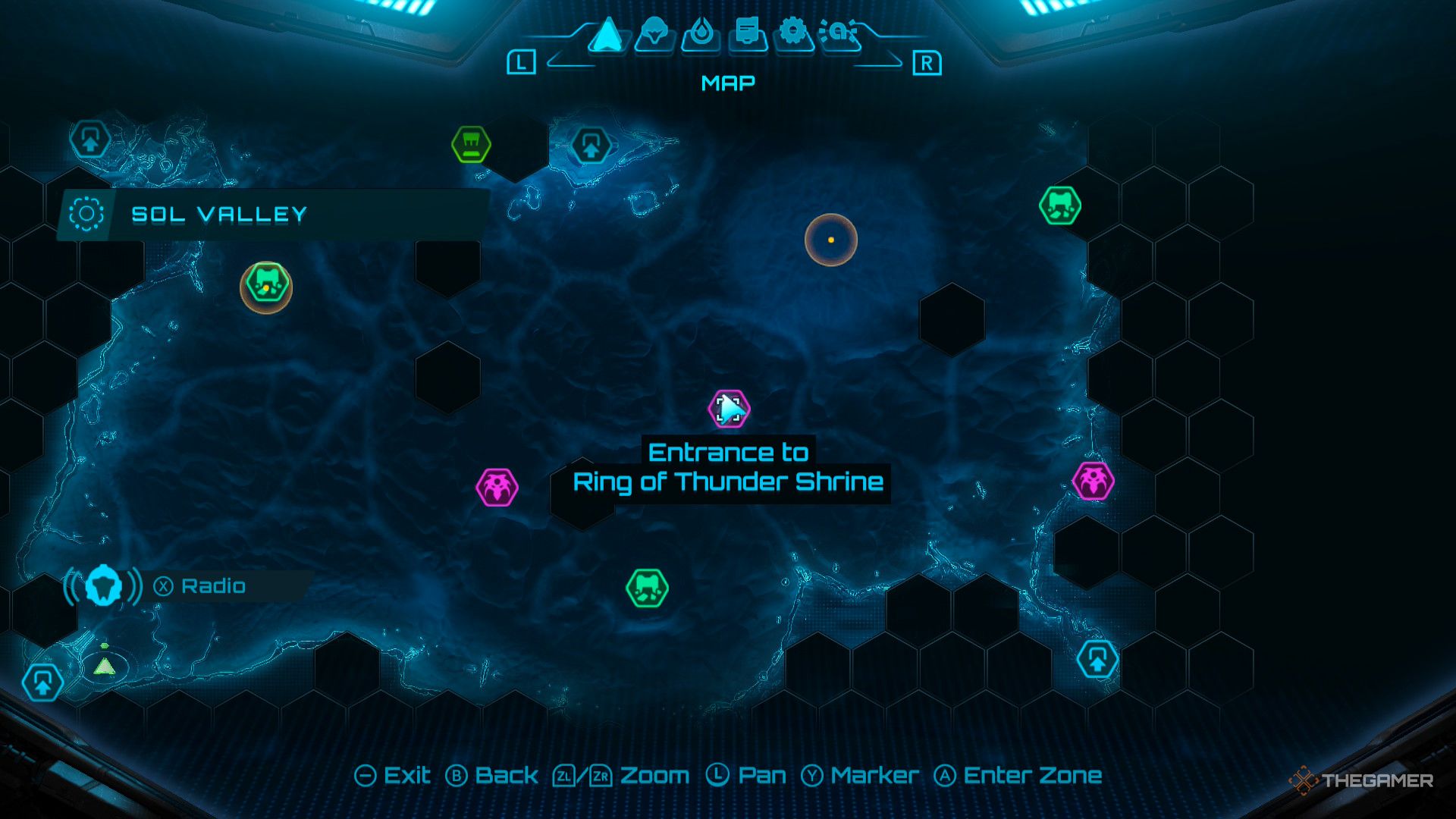Viewport: 1456px width, 819px height.
Task: Select the green creature icon with orange ring
Action: click(267, 287)
